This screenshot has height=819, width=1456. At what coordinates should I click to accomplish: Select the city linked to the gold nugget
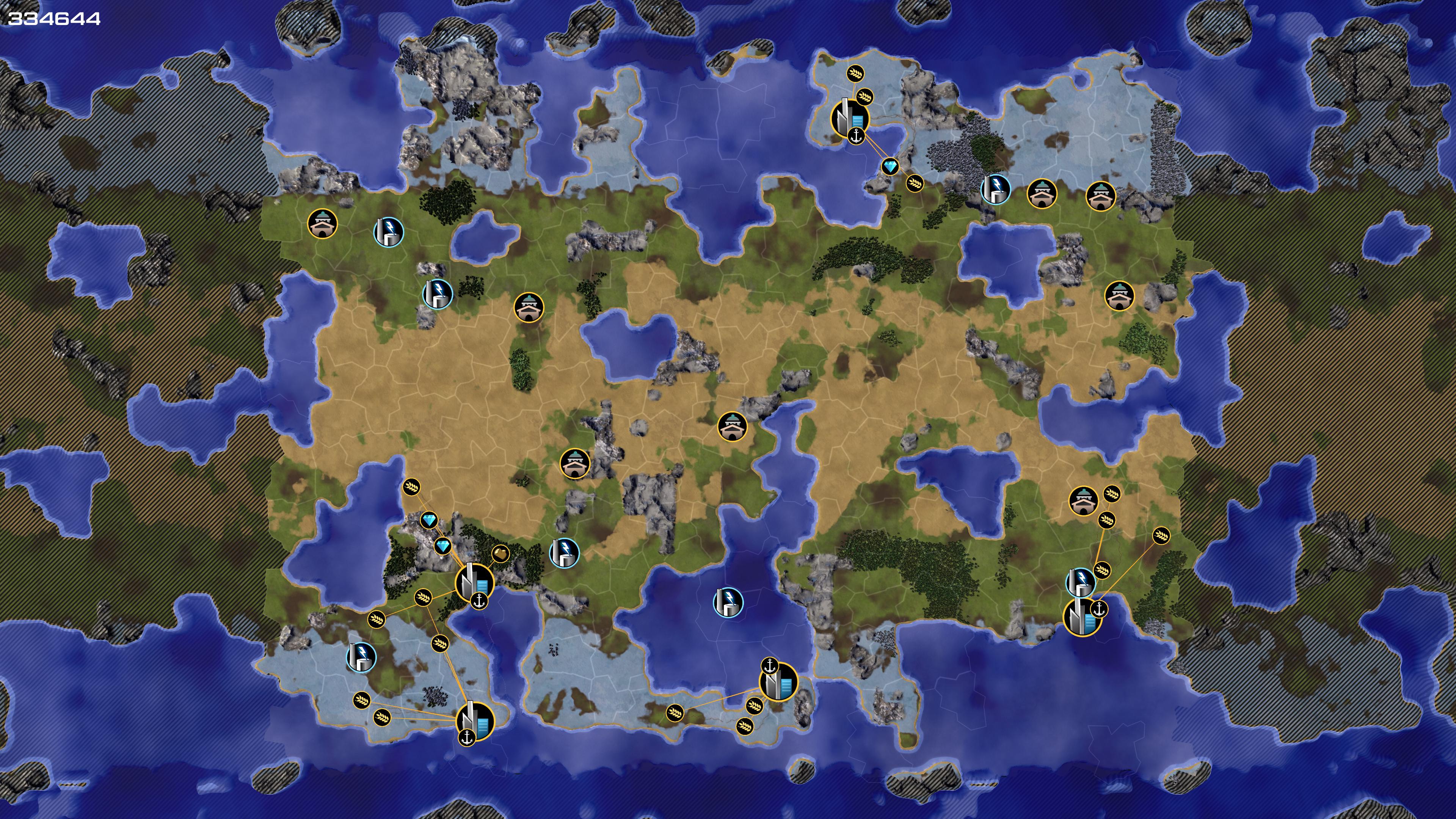pos(474,582)
